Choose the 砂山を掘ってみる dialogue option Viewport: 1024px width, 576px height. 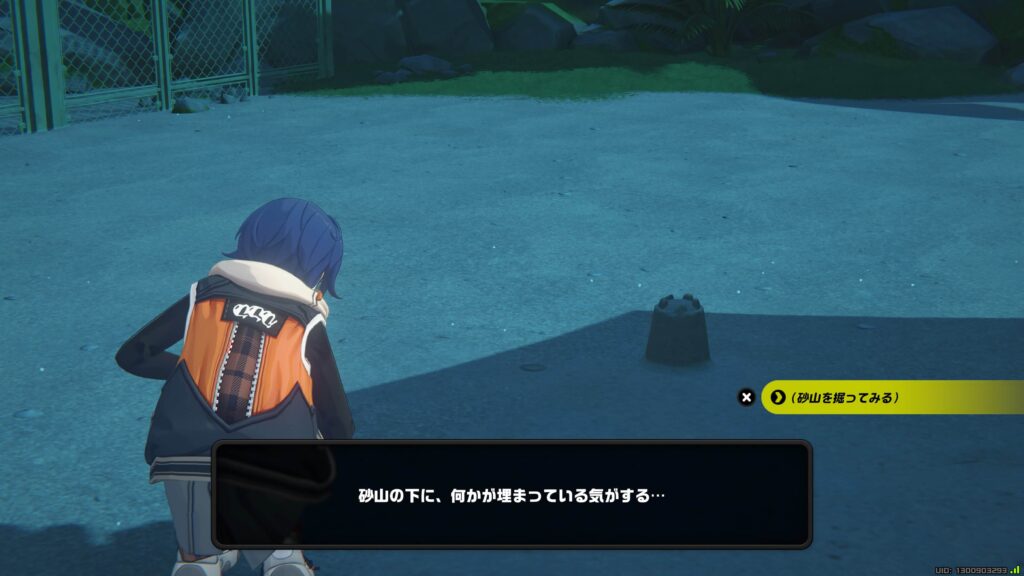(x=845, y=397)
